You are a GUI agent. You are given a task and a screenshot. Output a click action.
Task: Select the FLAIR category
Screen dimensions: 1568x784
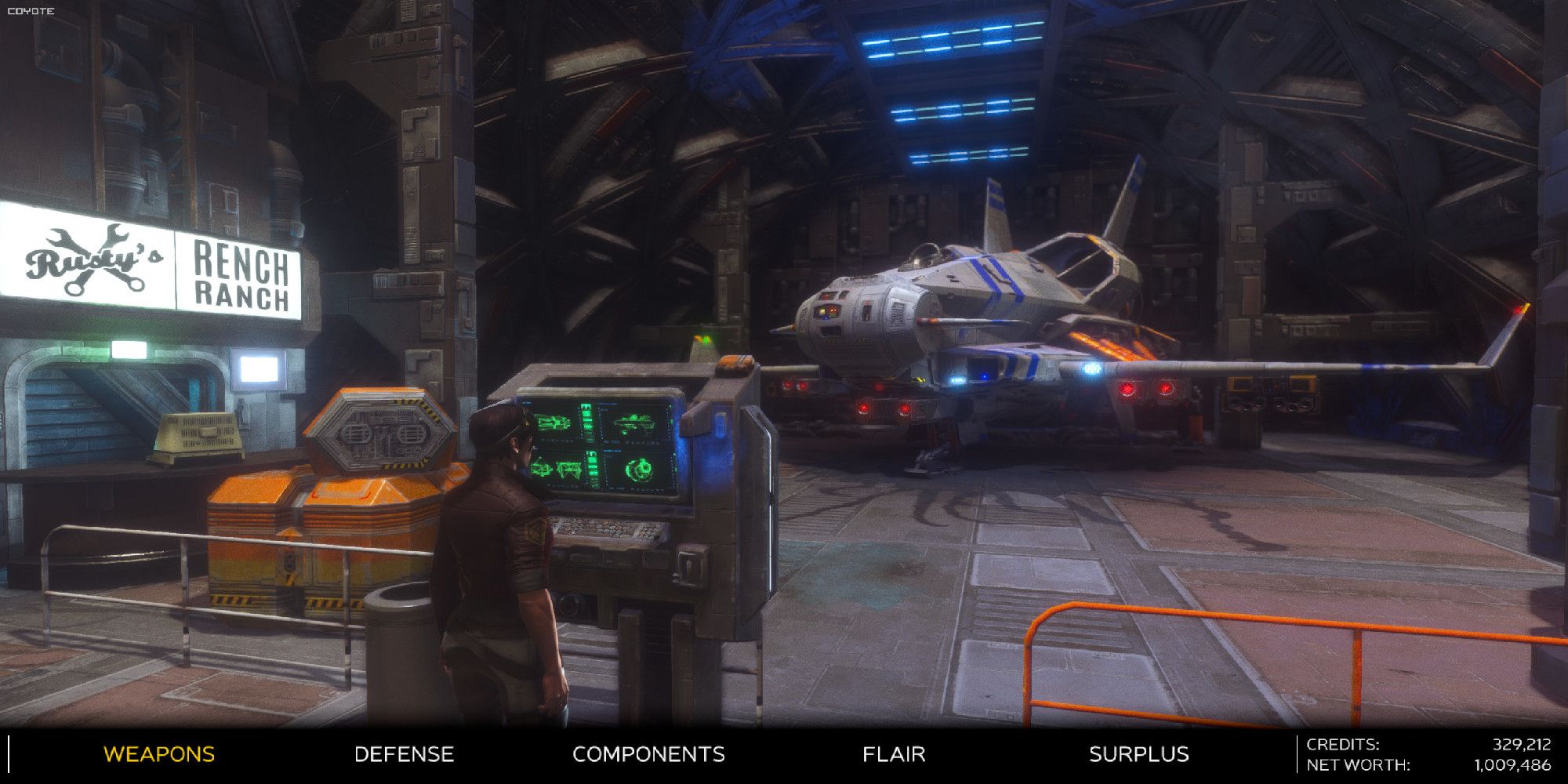coord(893,755)
